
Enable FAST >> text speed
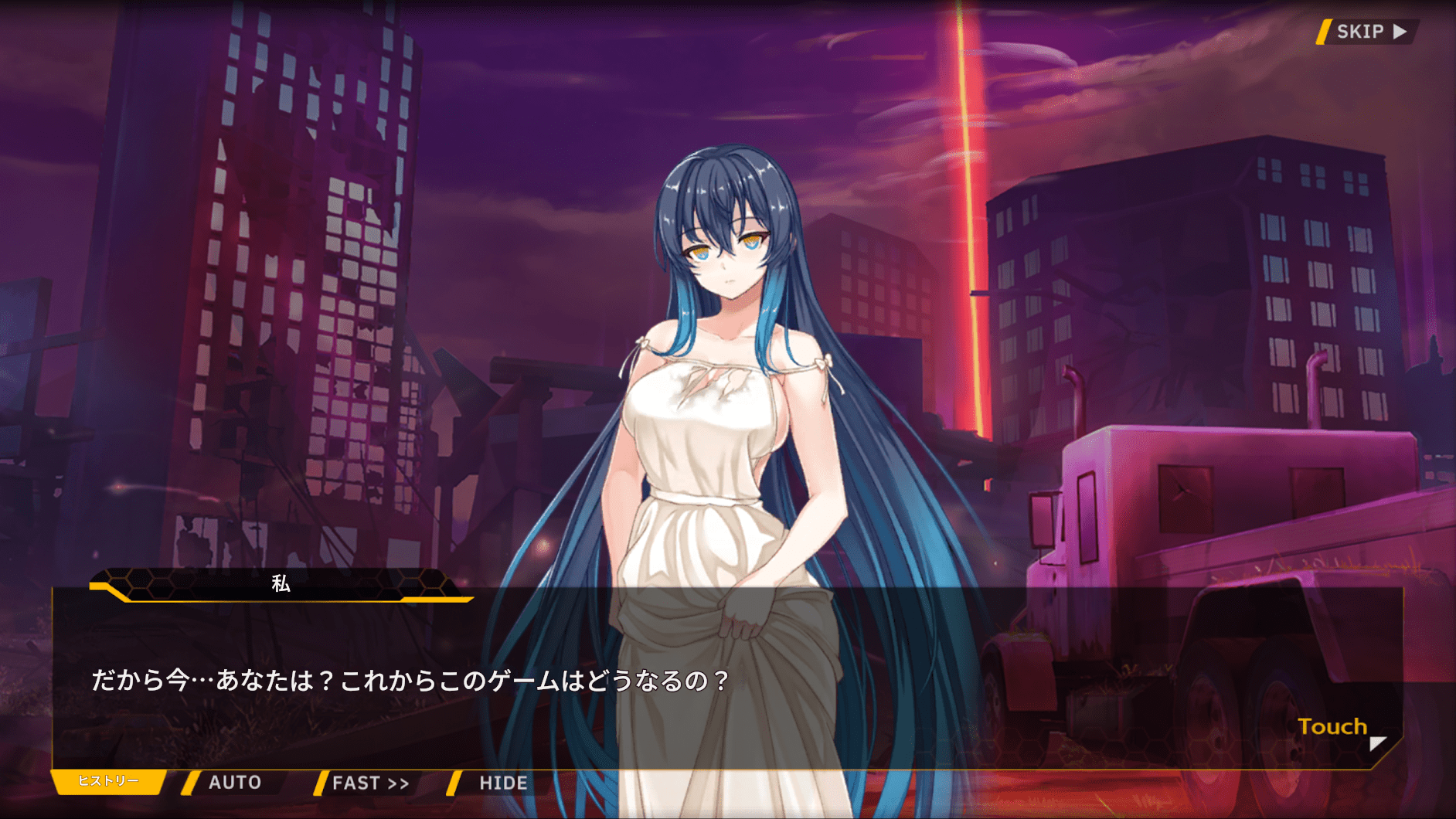369,783
